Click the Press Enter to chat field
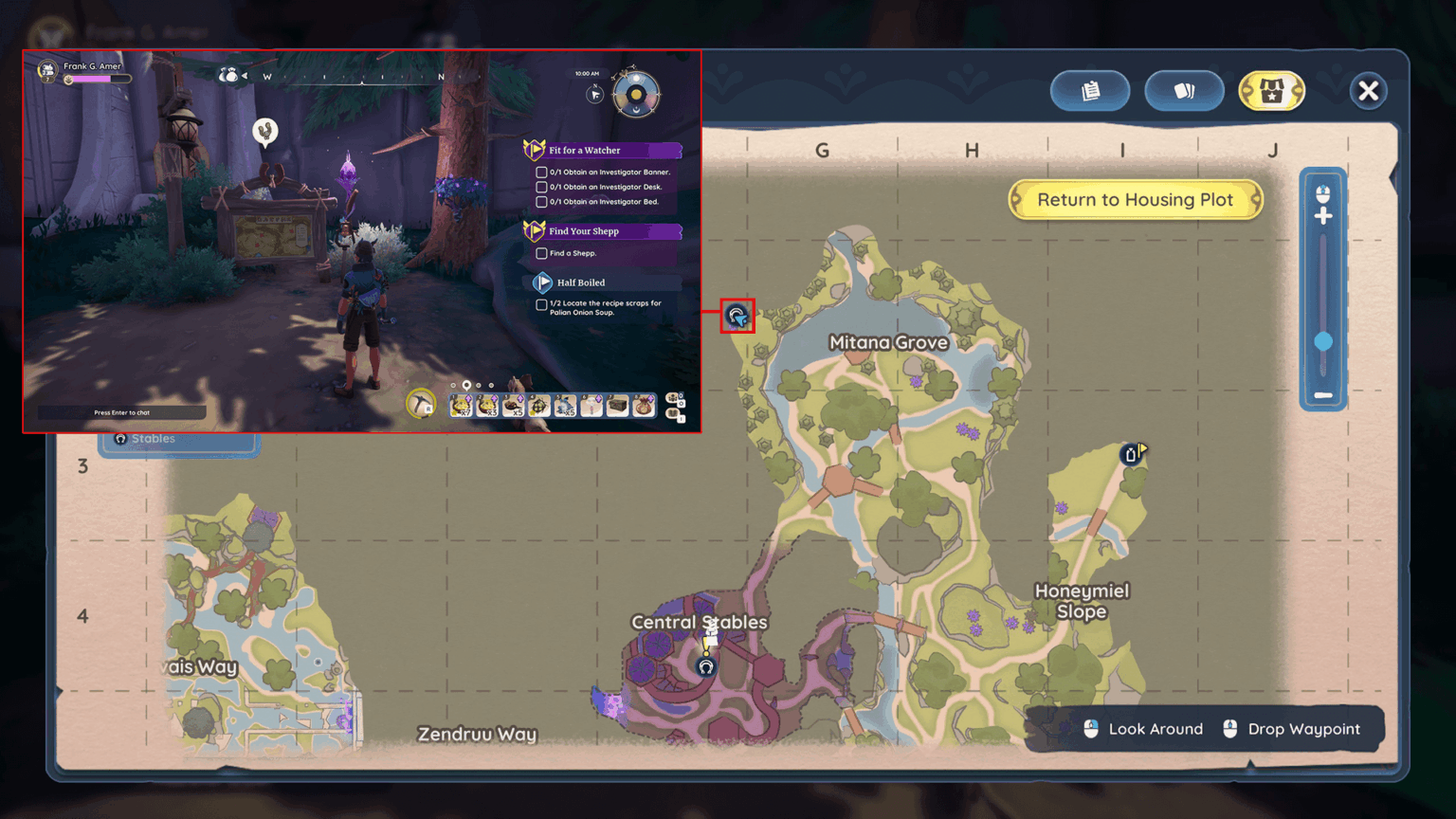This screenshot has height=819, width=1456. 121,411
